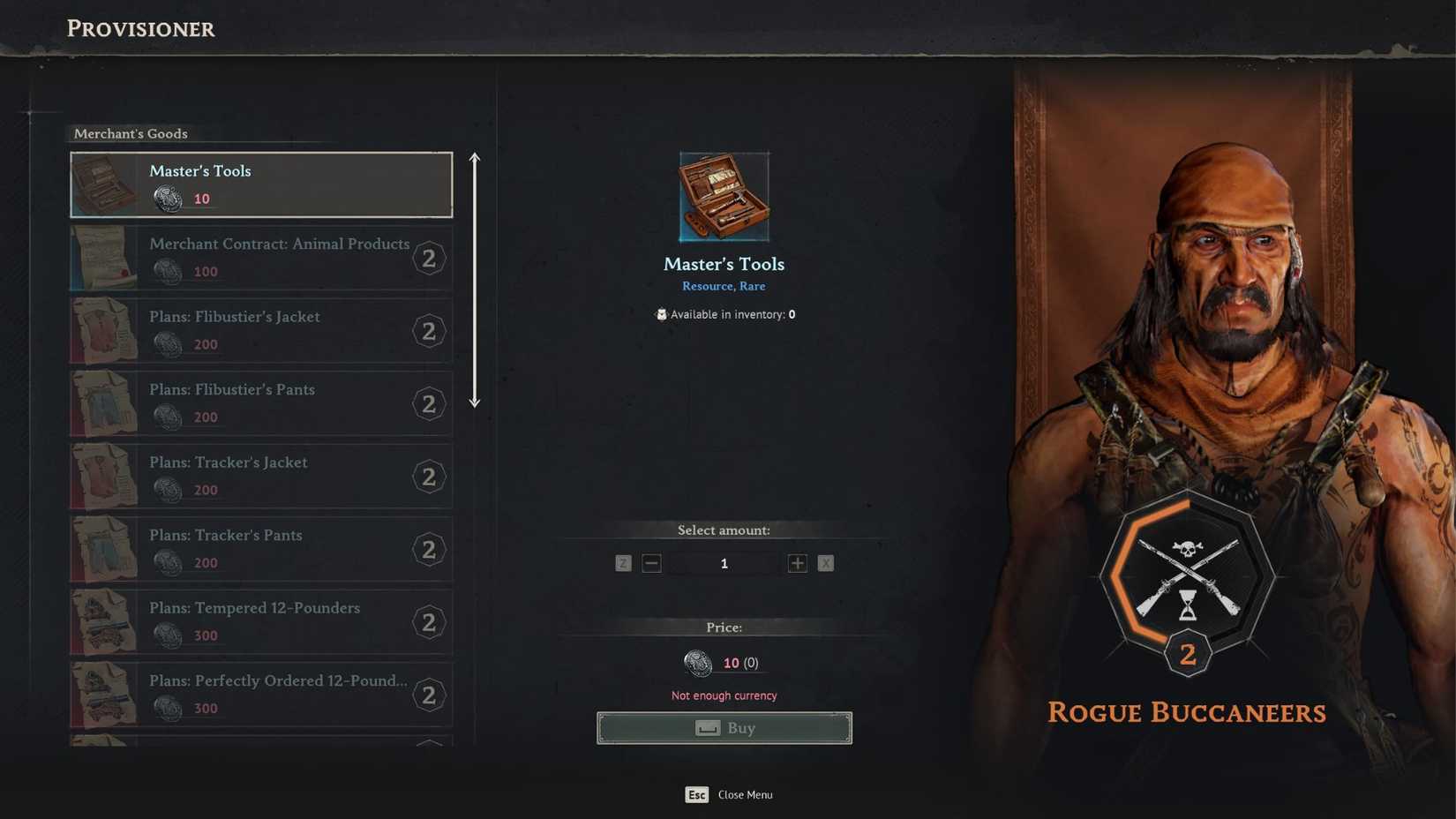Click the amount input field showing 1
This screenshot has height=819, width=1456.
click(x=724, y=563)
